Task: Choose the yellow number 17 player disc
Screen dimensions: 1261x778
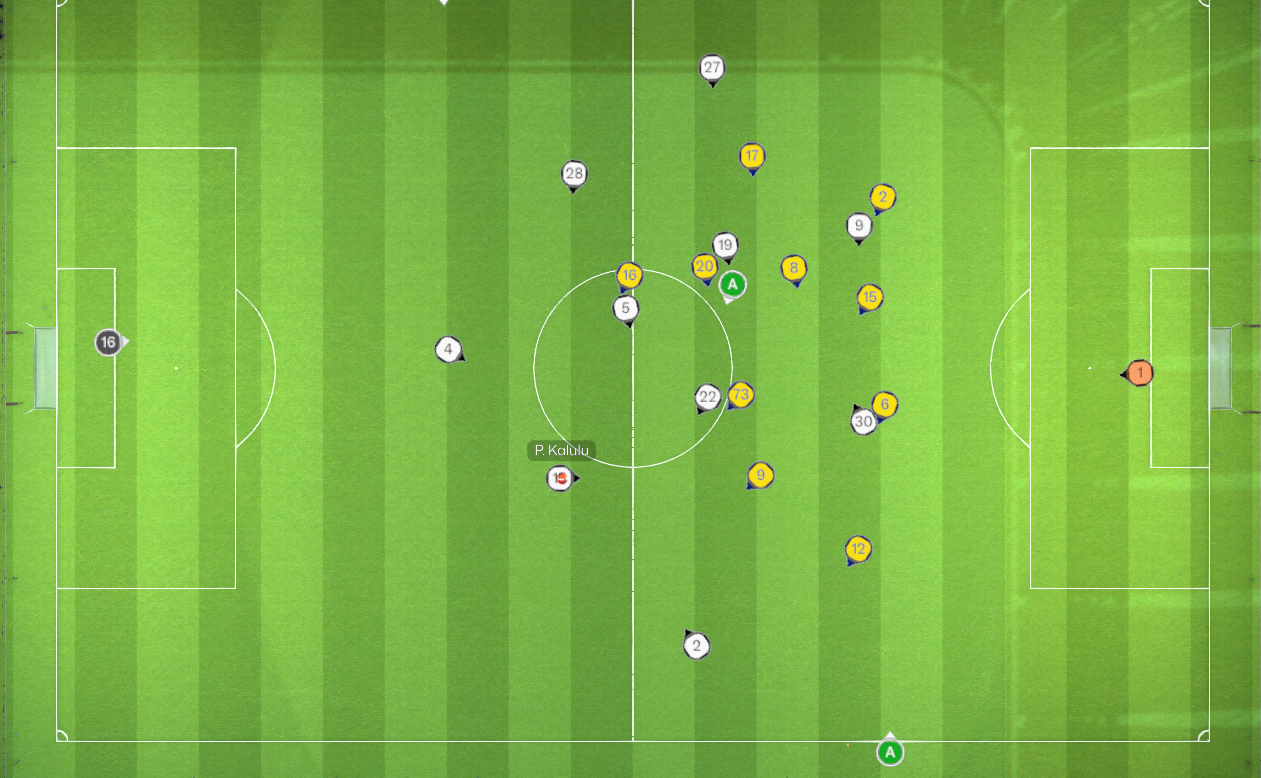Action: click(x=752, y=156)
